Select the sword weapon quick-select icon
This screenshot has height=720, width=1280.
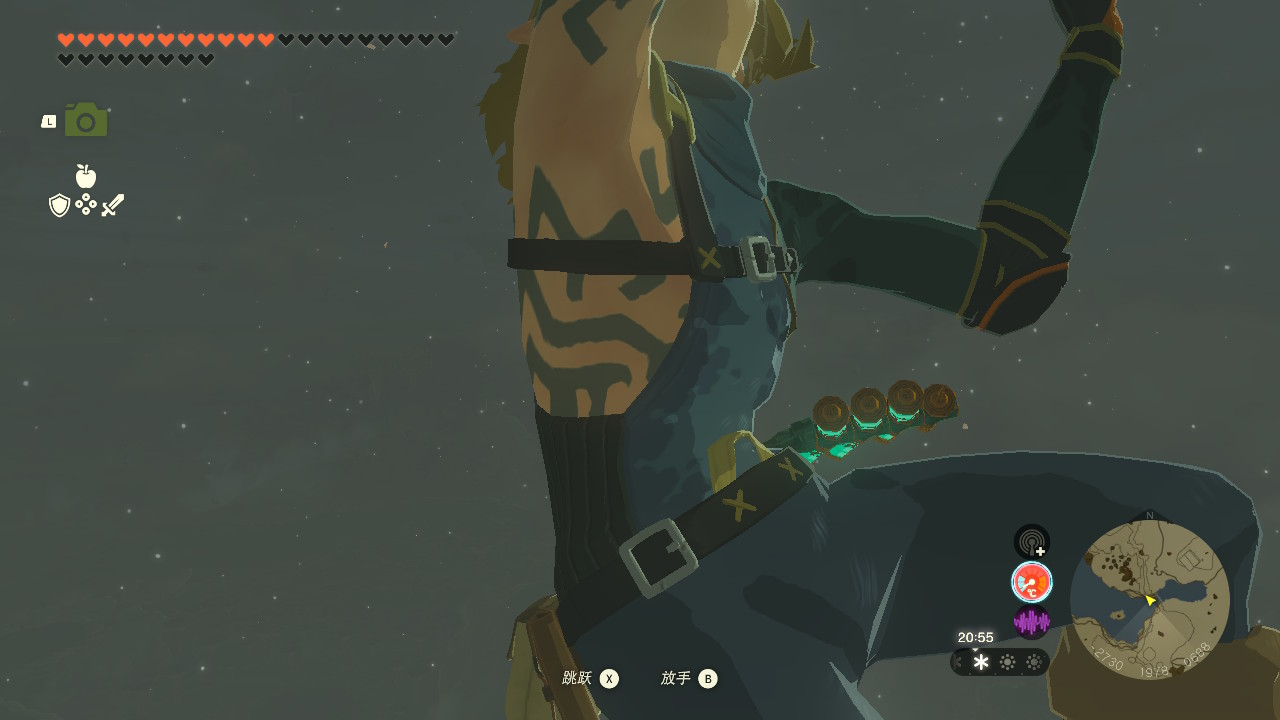coord(113,205)
